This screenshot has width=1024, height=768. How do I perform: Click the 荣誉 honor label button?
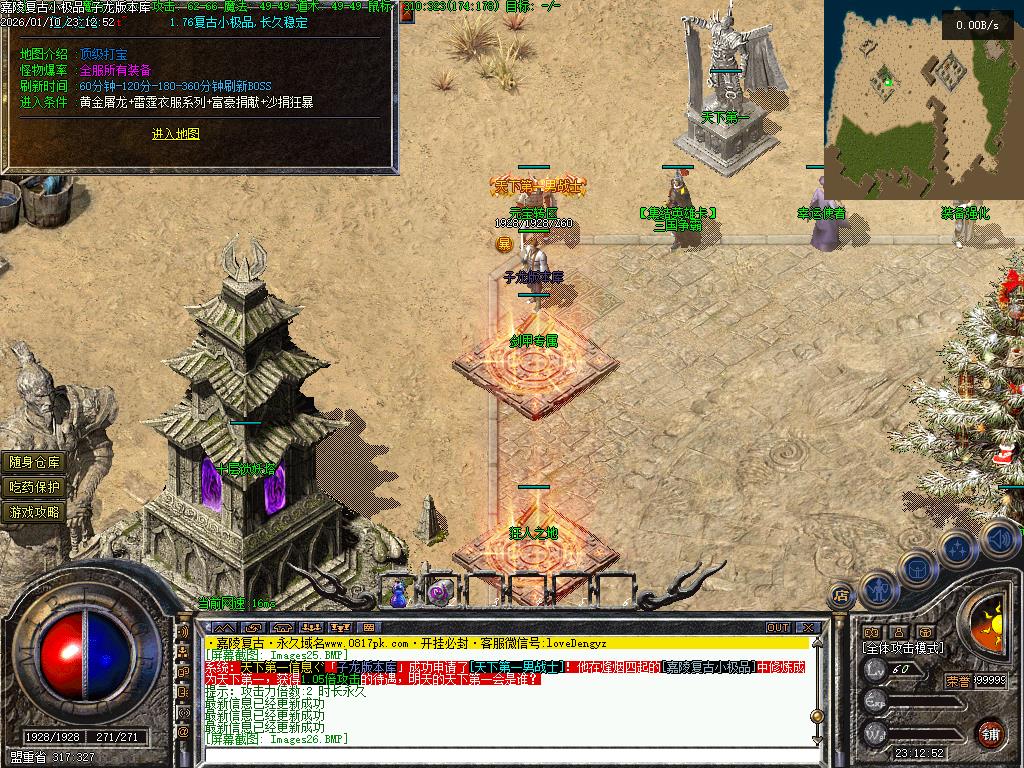pos(957,681)
